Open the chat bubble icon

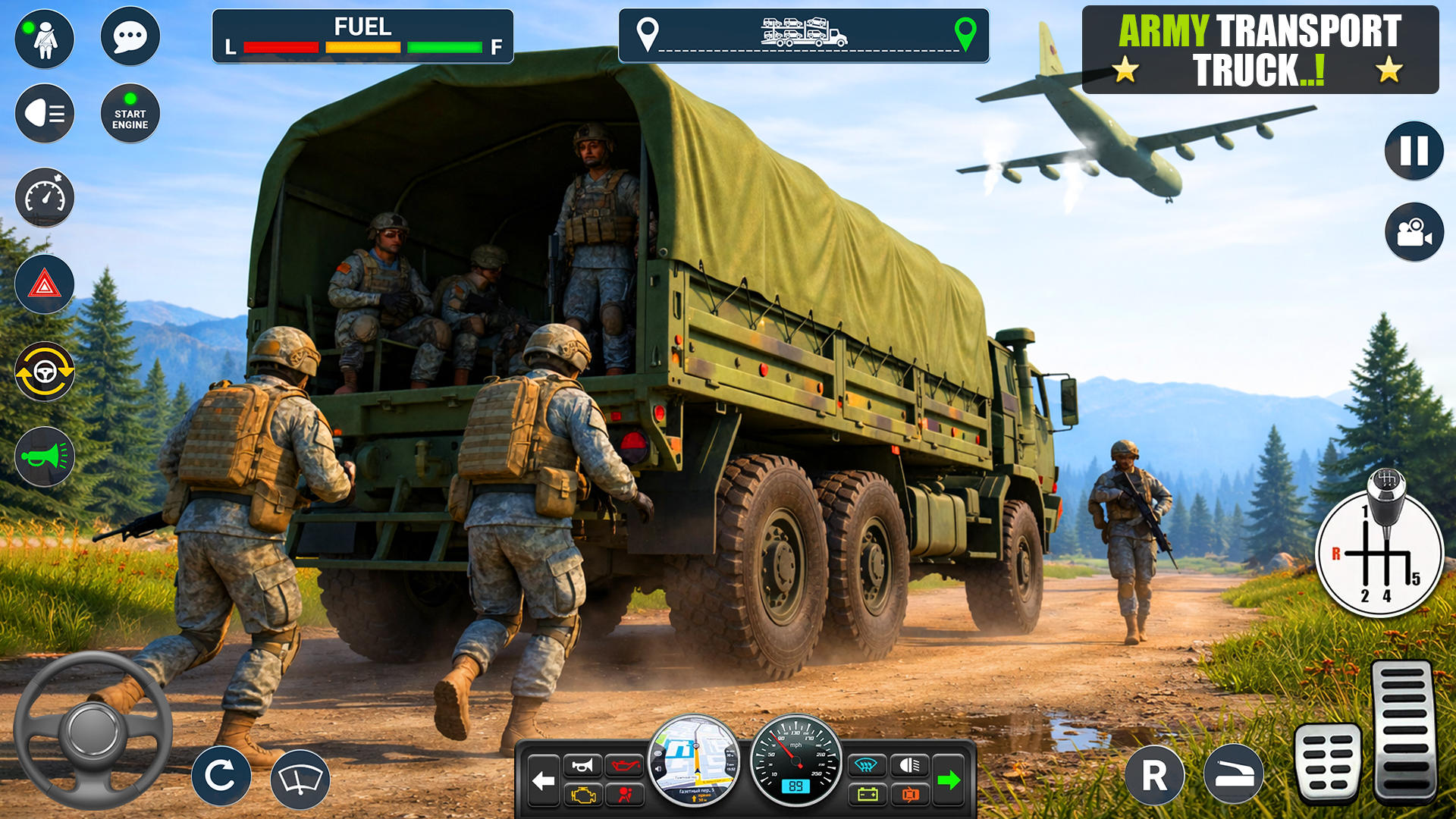pos(130,36)
